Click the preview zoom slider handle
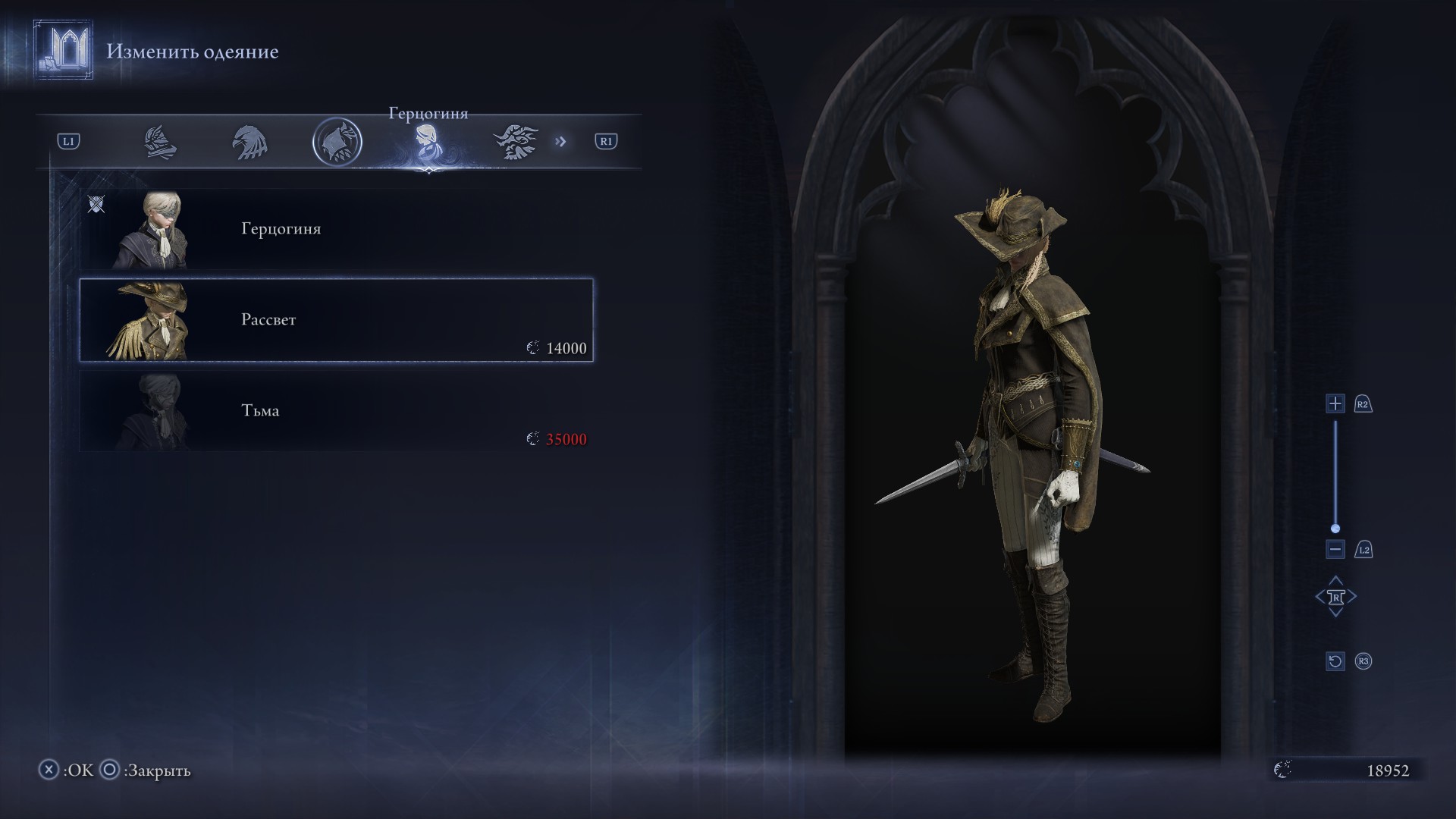Screen dimensions: 1456x819 click(x=1335, y=529)
